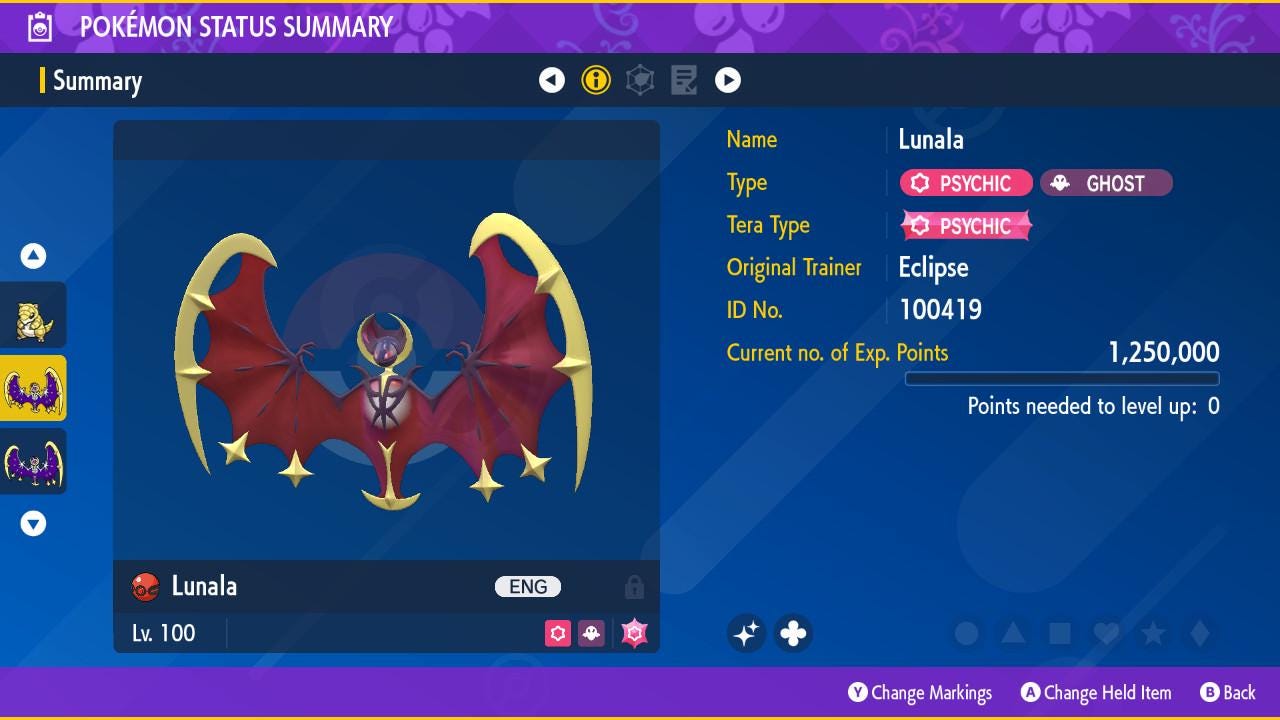Screen dimensions: 1280x720
Task: Toggle the circle marking
Action: pyautogui.click(x=966, y=633)
